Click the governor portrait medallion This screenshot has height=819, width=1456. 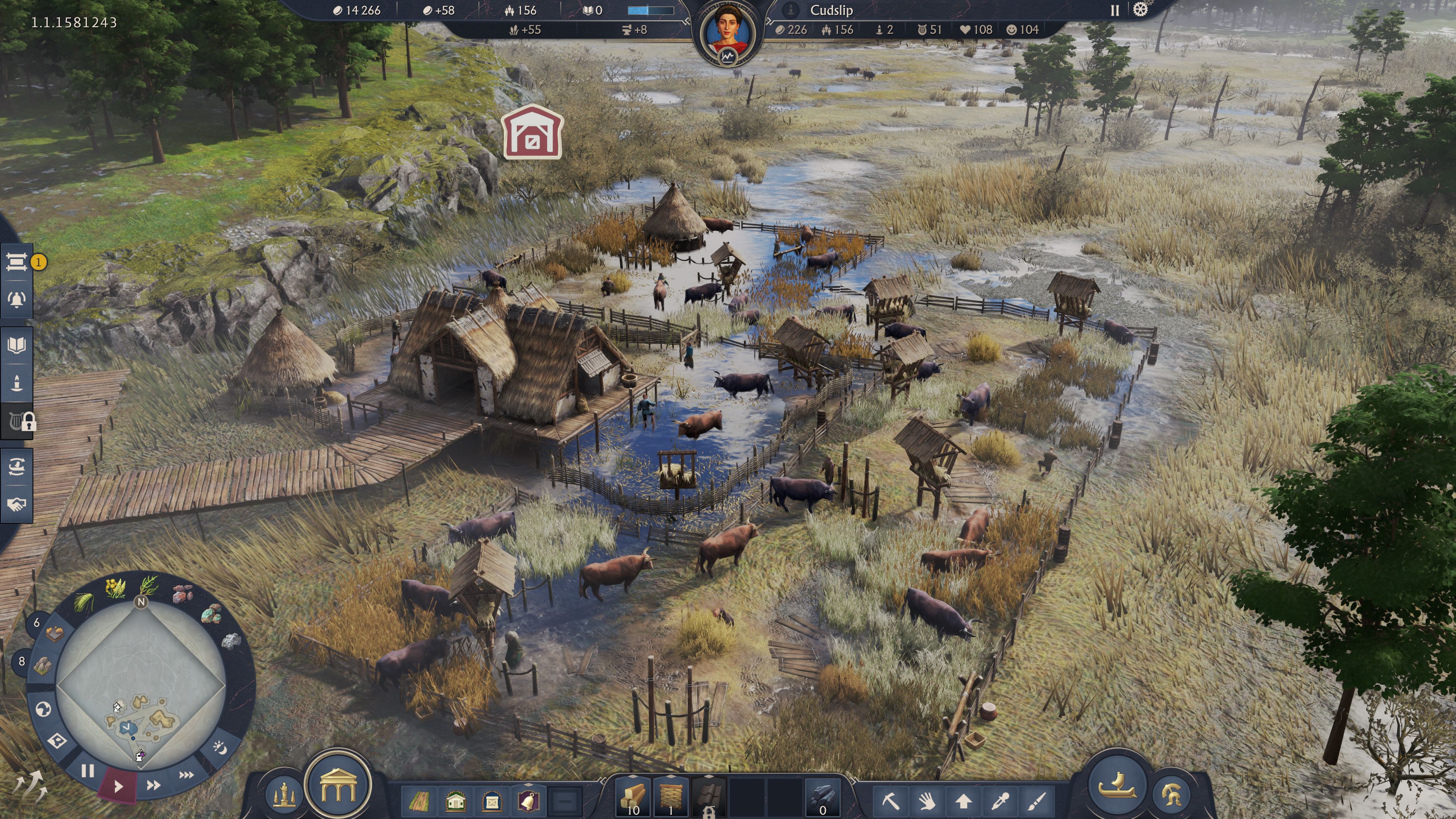pos(728,30)
